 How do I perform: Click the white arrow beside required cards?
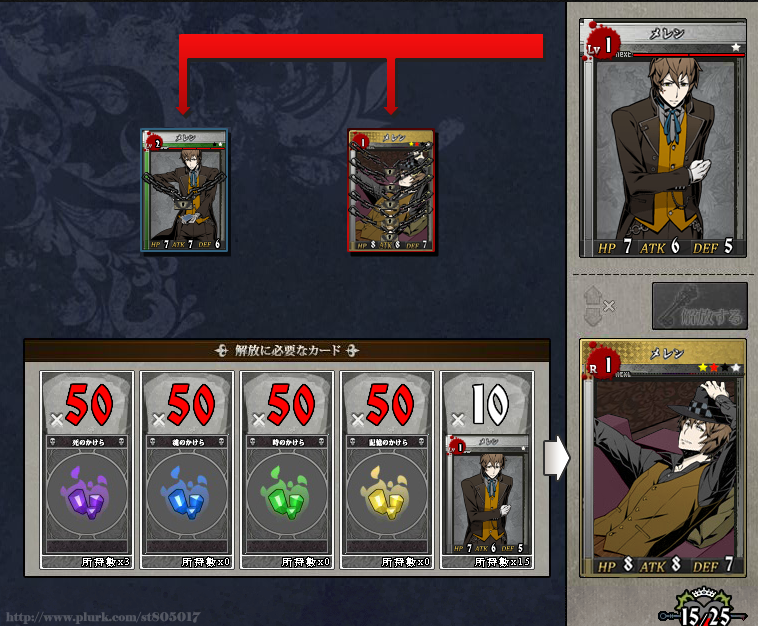(x=556, y=458)
